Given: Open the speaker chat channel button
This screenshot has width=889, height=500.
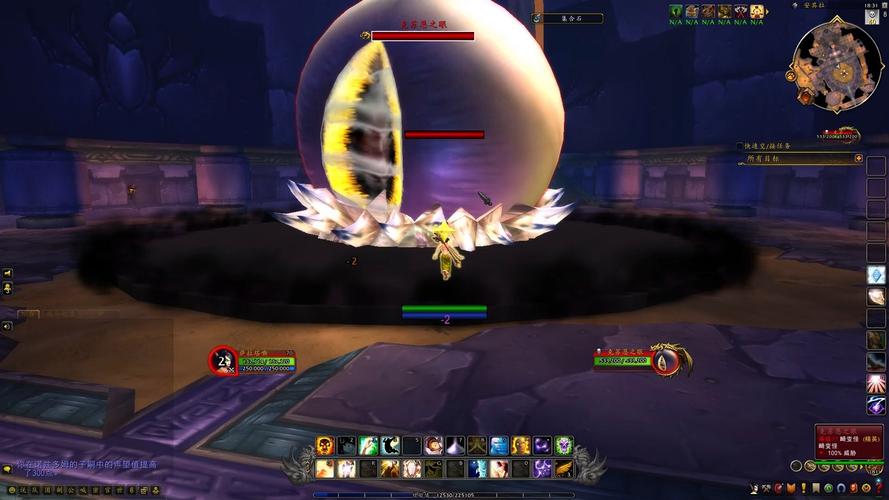Looking at the screenshot, I should pos(7,274).
